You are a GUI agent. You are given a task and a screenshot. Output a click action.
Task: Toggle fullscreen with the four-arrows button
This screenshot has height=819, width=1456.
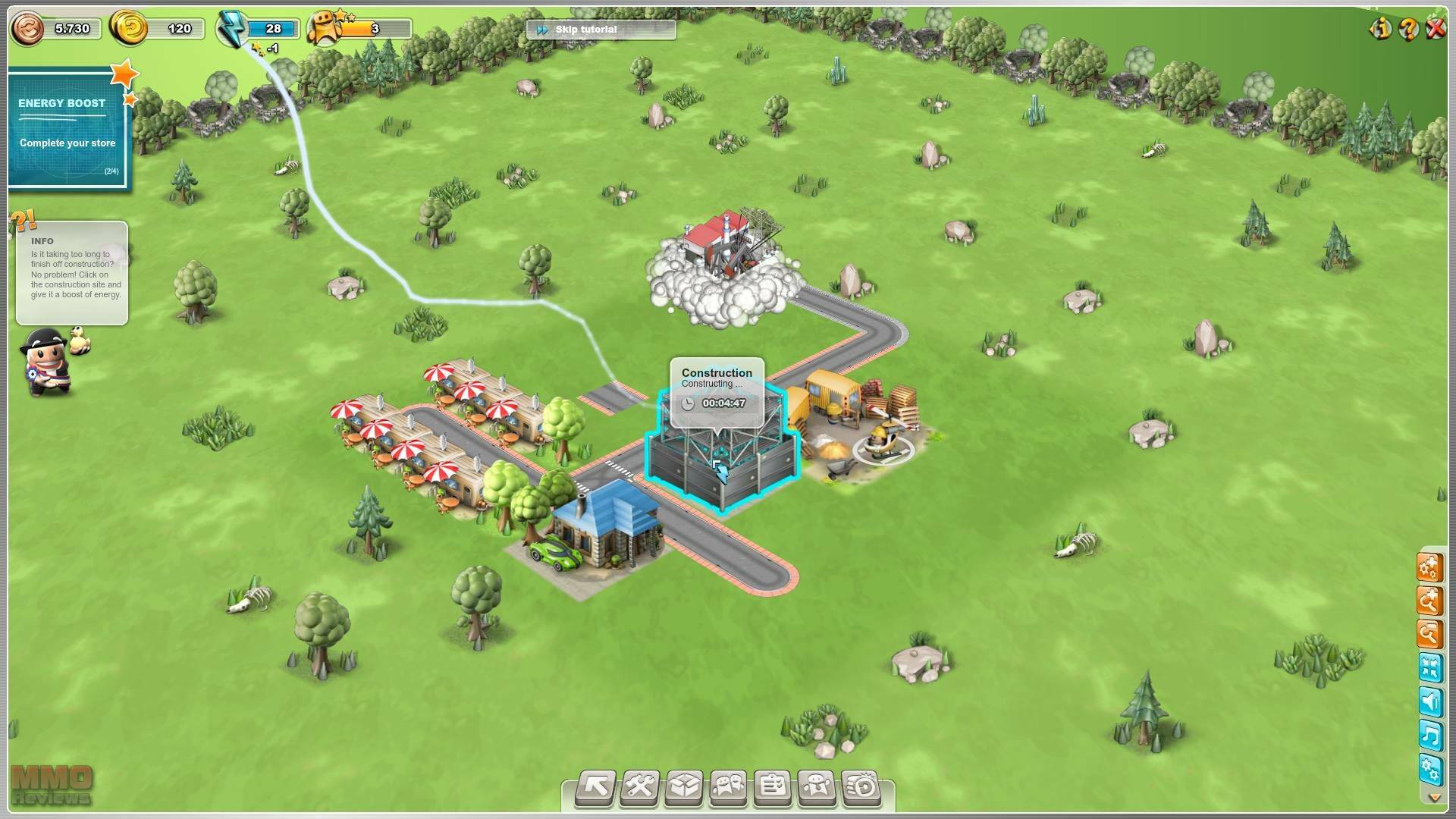coord(1429,668)
